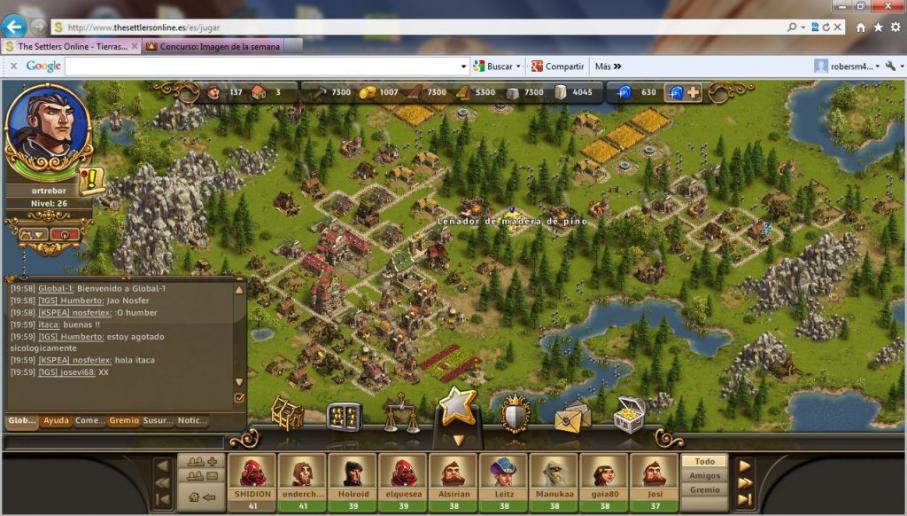907x516 pixels.
Task: Open the guild shield icon
Action: 516,413
